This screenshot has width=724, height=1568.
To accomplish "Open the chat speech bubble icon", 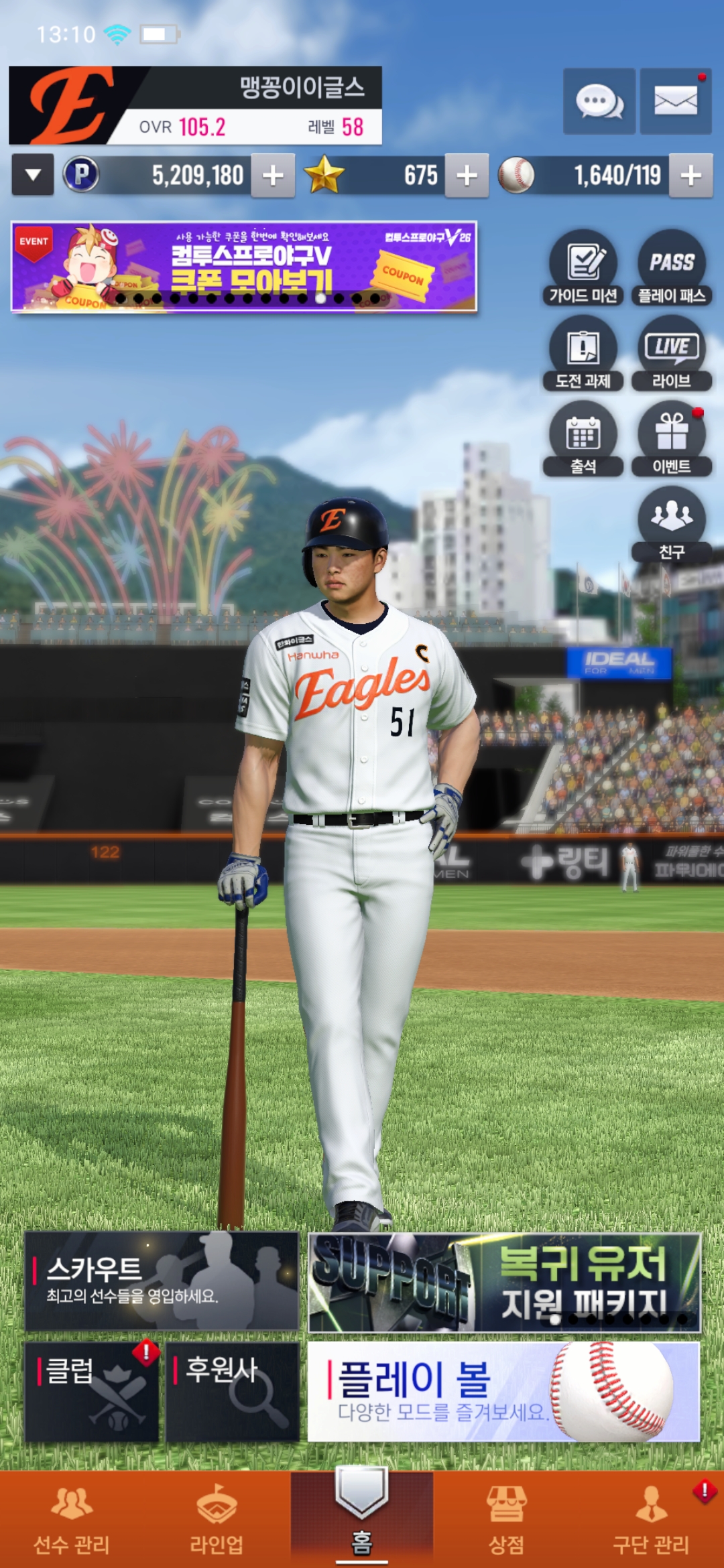I will [599, 102].
